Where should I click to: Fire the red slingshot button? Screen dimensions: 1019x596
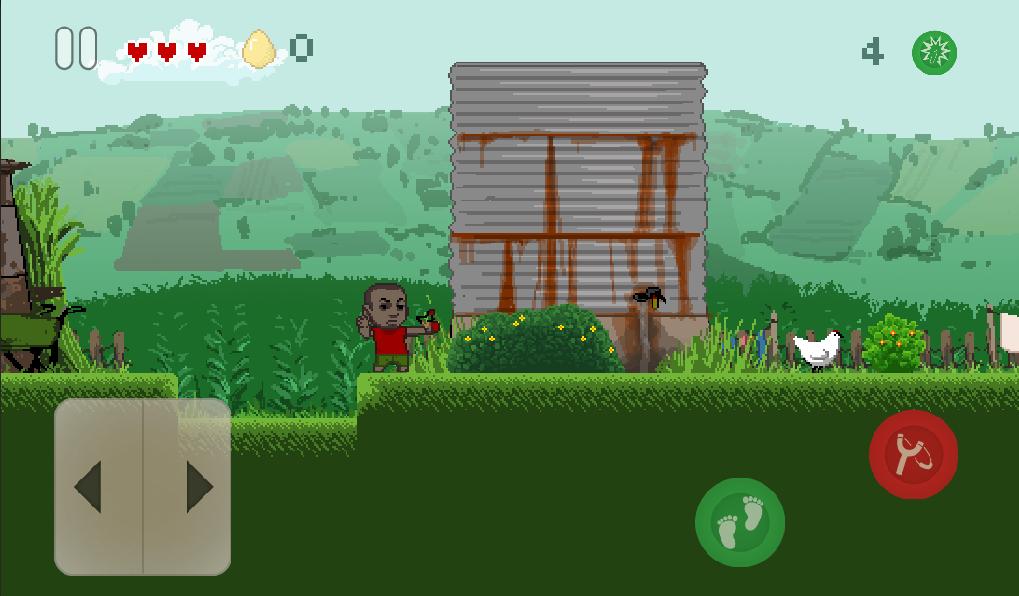click(x=913, y=454)
